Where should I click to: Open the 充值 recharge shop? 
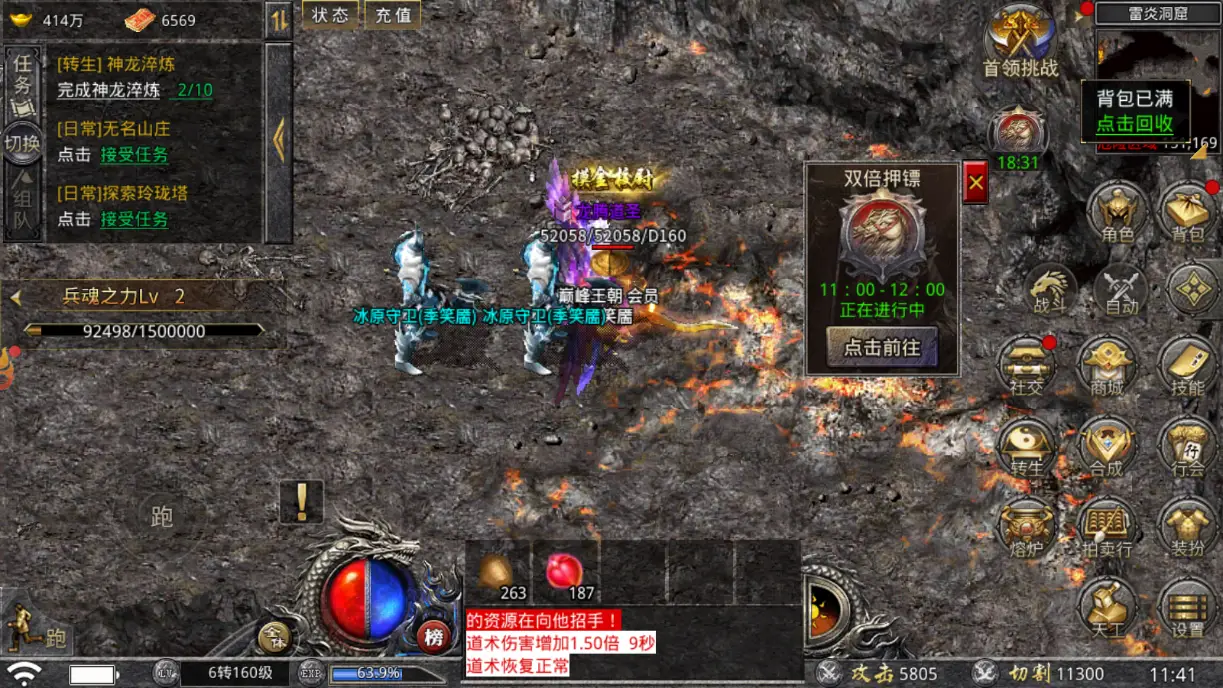click(x=392, y=15)
